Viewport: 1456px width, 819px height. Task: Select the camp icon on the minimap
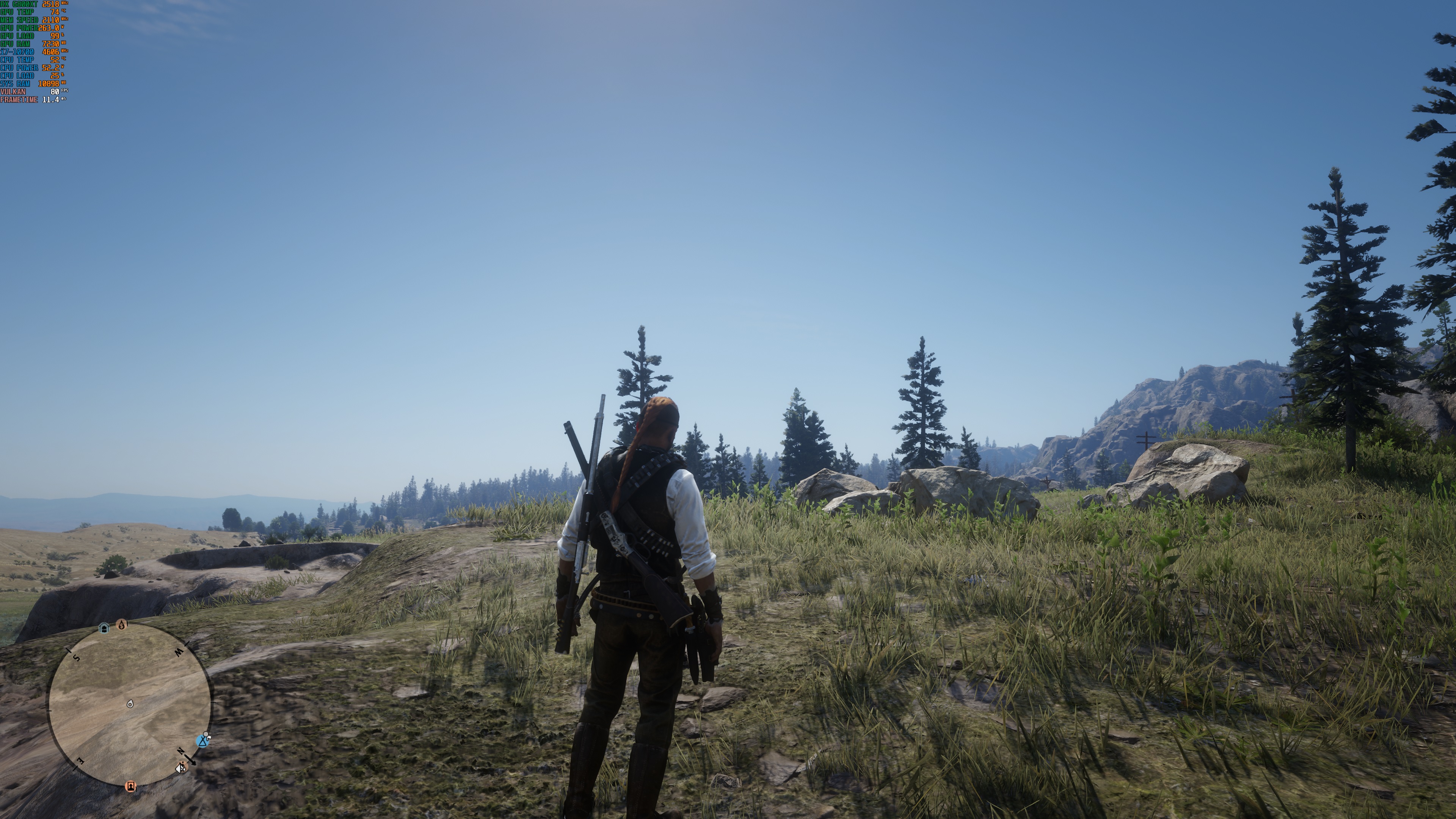pos(202,742)
